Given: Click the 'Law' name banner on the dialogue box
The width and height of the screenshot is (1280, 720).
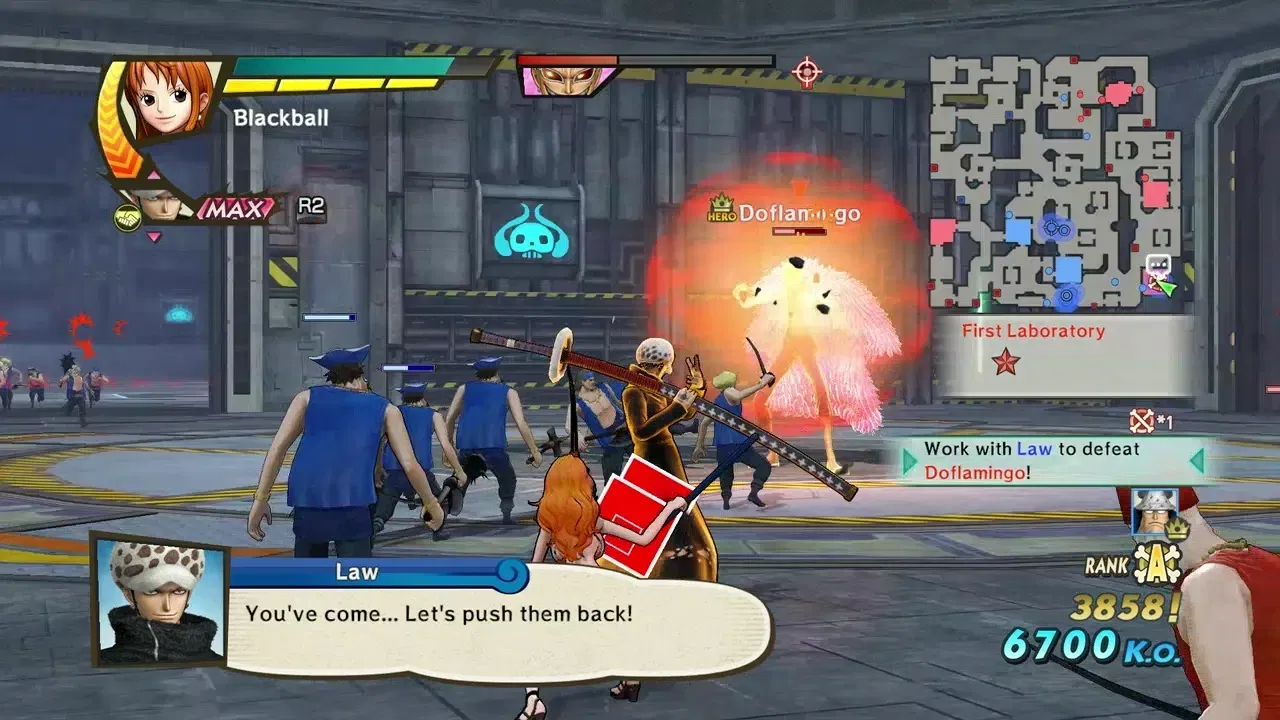Looking at the screenshot, I should (x=357, y=572).
